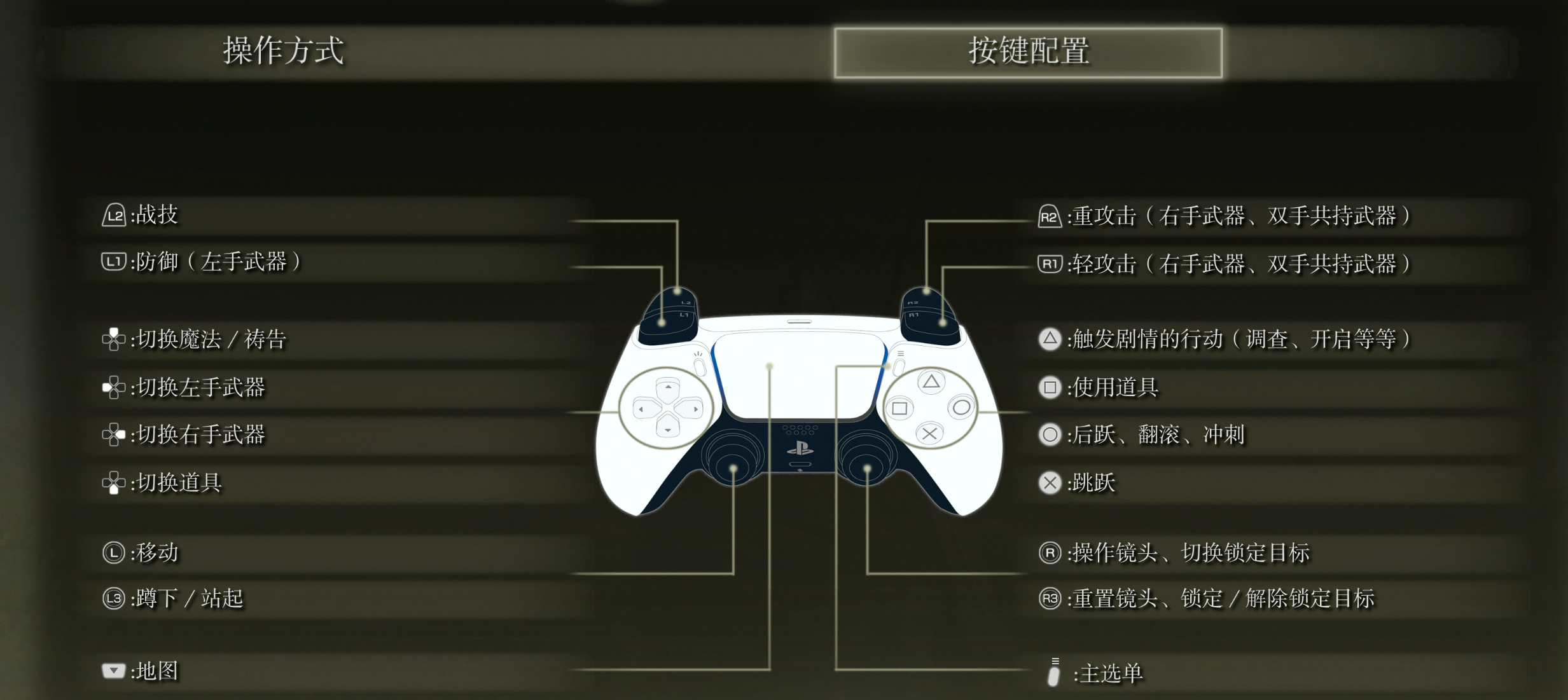Select the touchpad 地图 icon
The image size is (1568, 700).
[113, 670]
